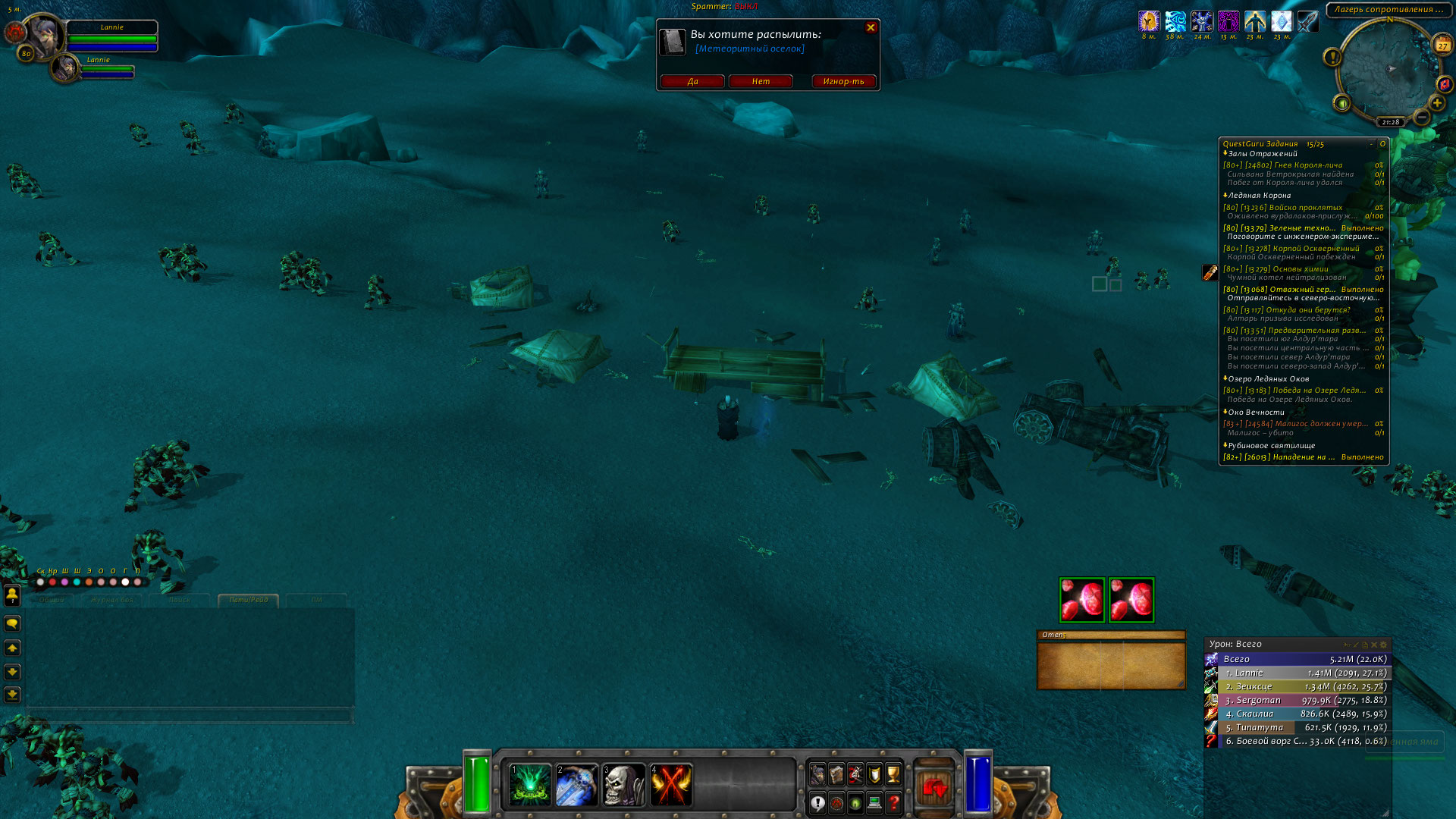Use the frost sword ability in slot 2
This screenshot has height=819, width=1456.
[576, 784]
